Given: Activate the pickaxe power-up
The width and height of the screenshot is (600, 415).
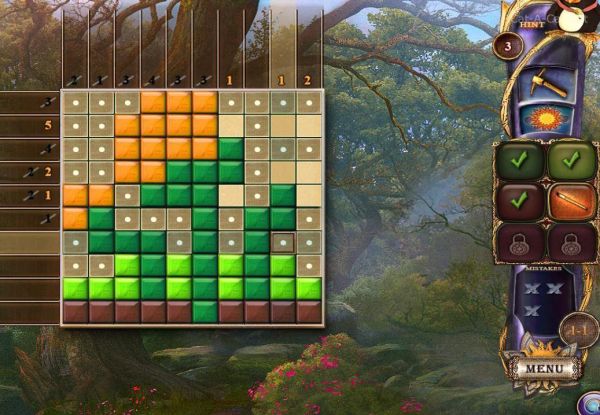Looking at the screenshot, I should 548,83.
